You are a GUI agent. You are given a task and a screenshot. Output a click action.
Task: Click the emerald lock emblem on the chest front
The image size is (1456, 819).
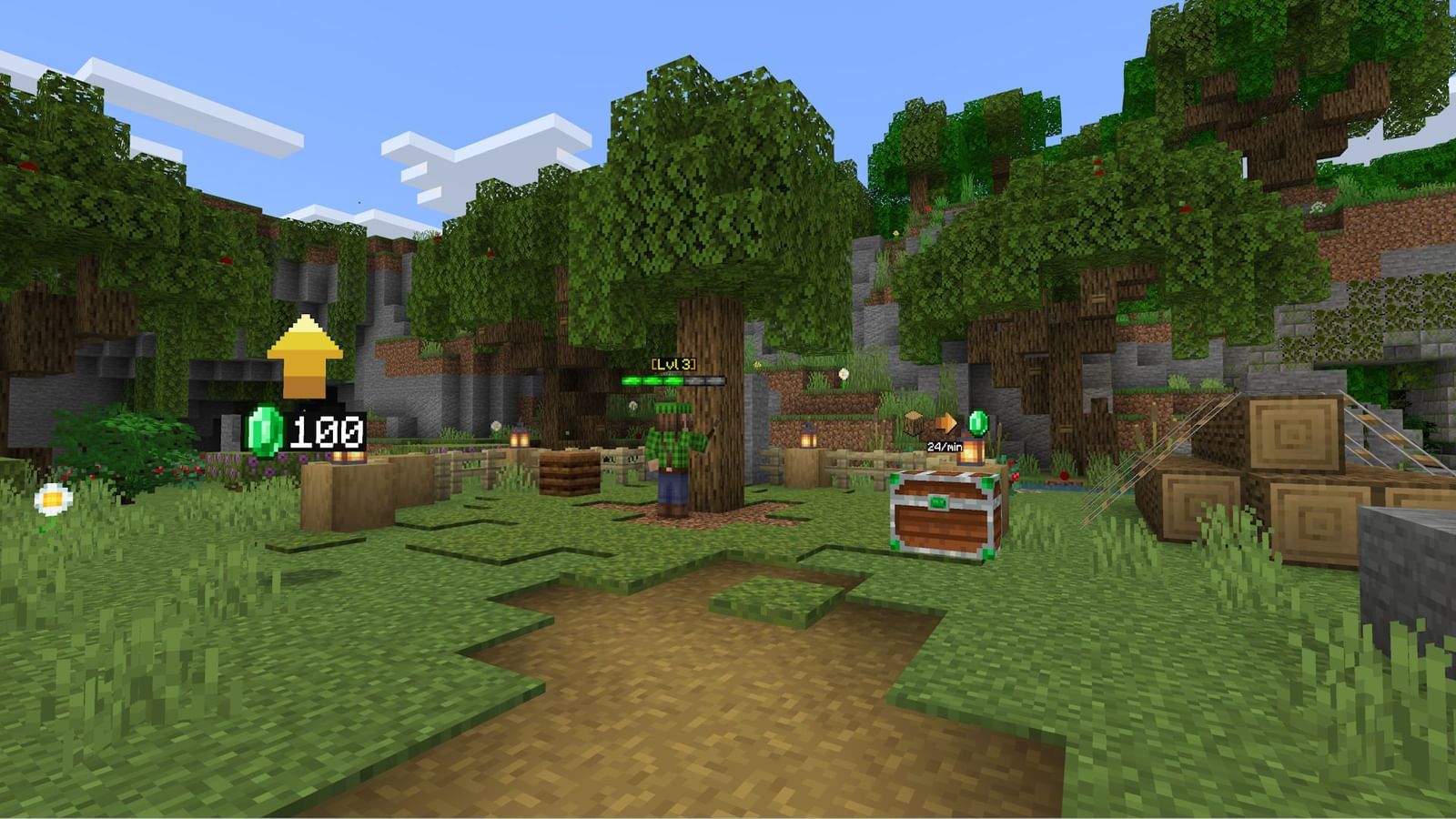[x=939, y=502]
